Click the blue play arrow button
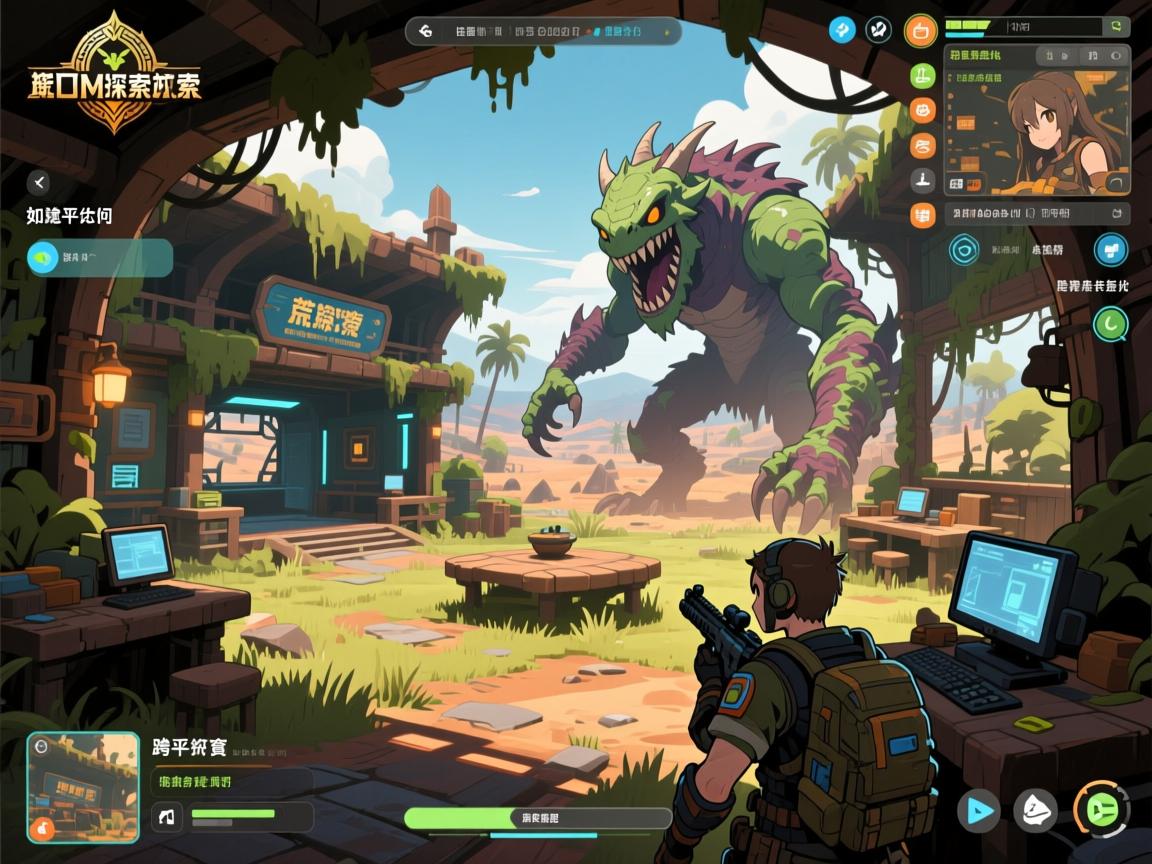Viewport: 1152px width, 864px height. [978, 810]
